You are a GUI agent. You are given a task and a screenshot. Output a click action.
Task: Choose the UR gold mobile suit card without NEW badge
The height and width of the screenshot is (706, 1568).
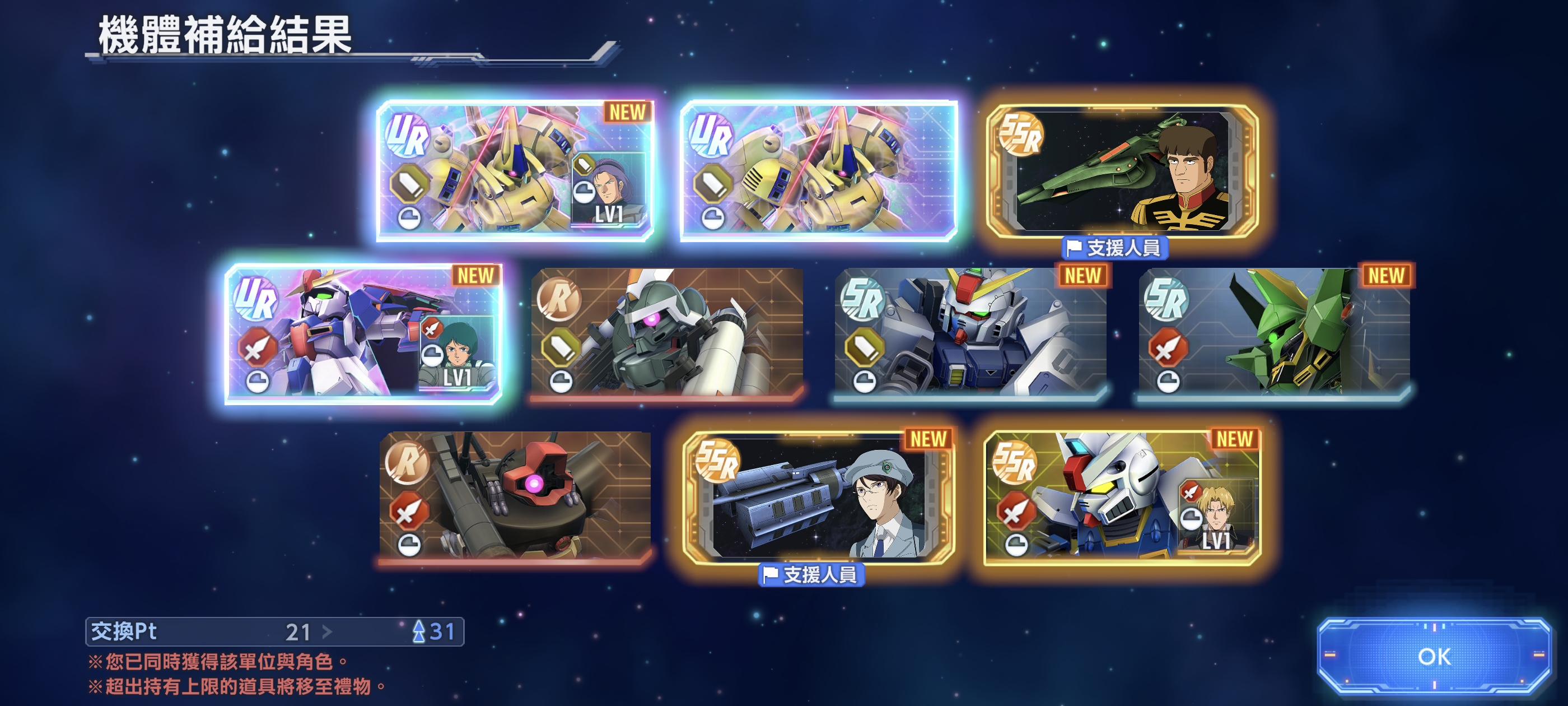click(818, 170)
